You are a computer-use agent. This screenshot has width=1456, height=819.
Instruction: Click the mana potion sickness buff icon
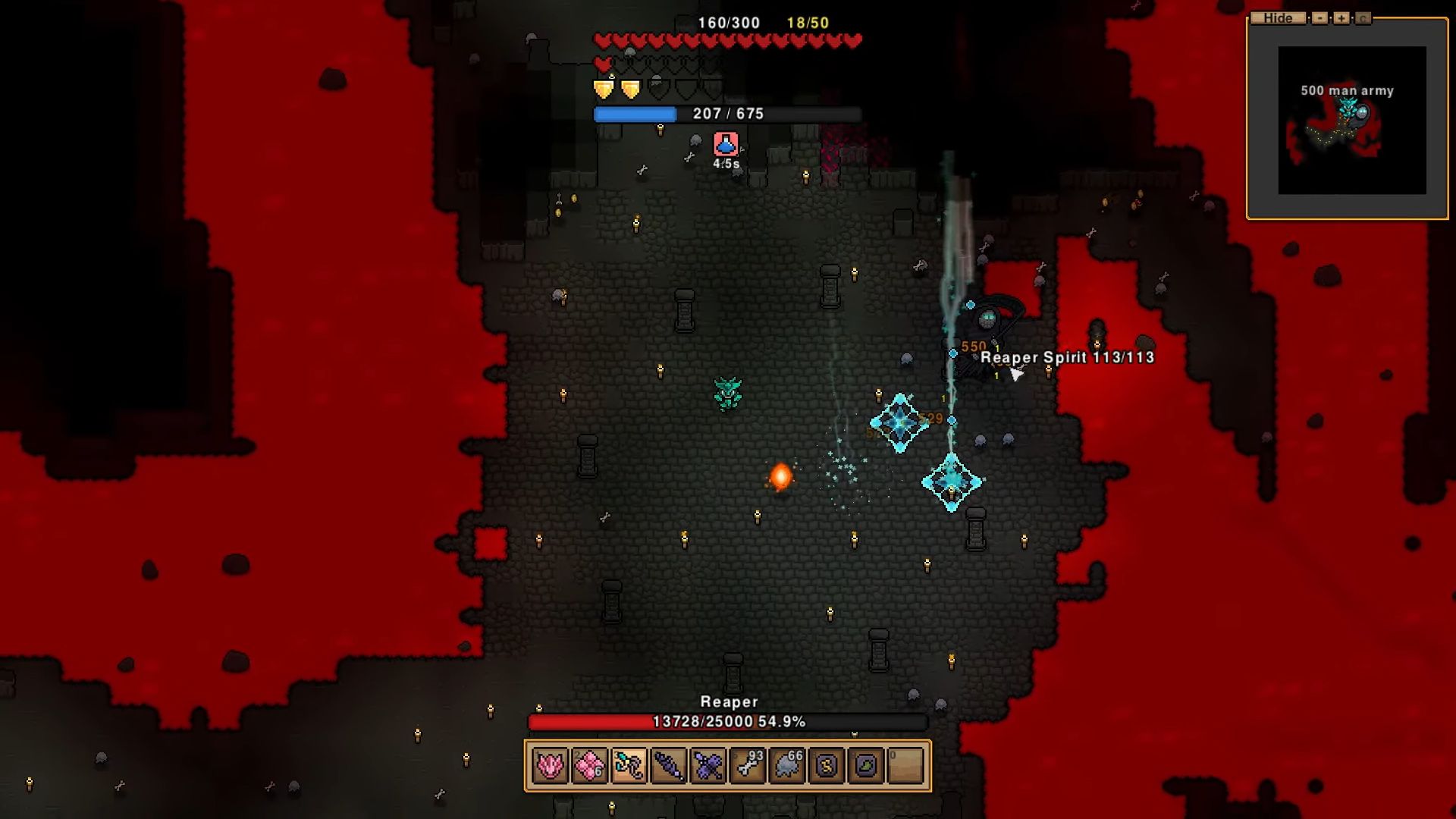tap(726, 144)
